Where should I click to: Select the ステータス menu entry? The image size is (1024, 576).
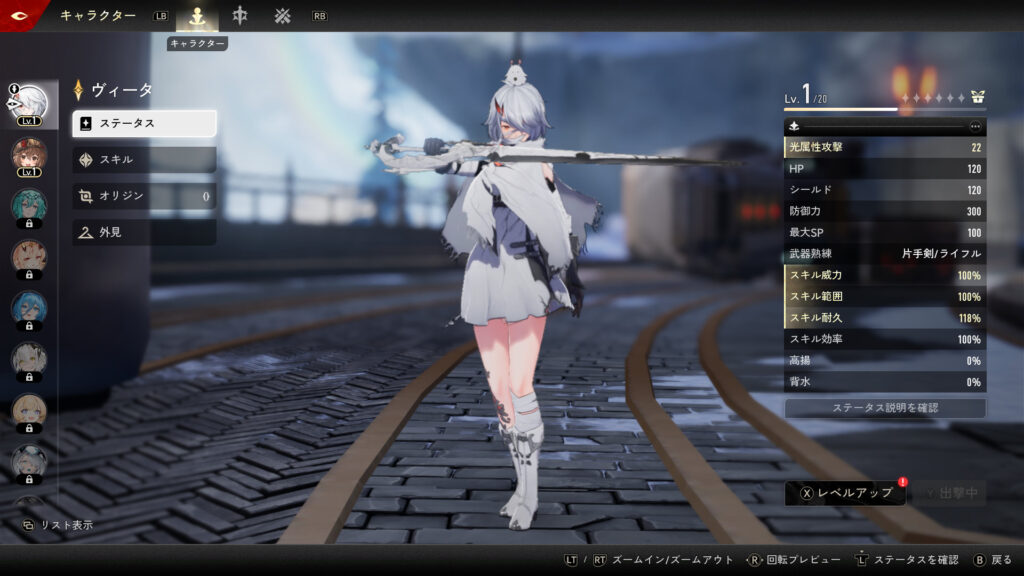[144, 124]
